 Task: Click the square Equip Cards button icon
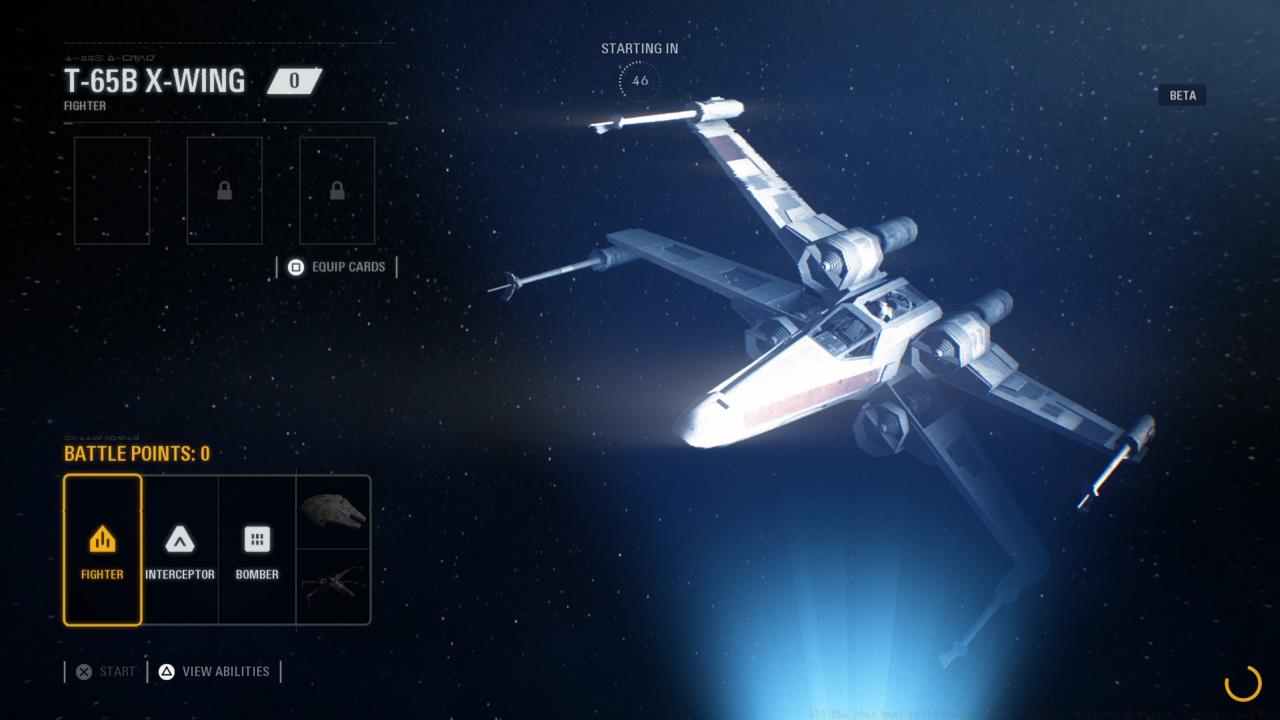point(295,267)
